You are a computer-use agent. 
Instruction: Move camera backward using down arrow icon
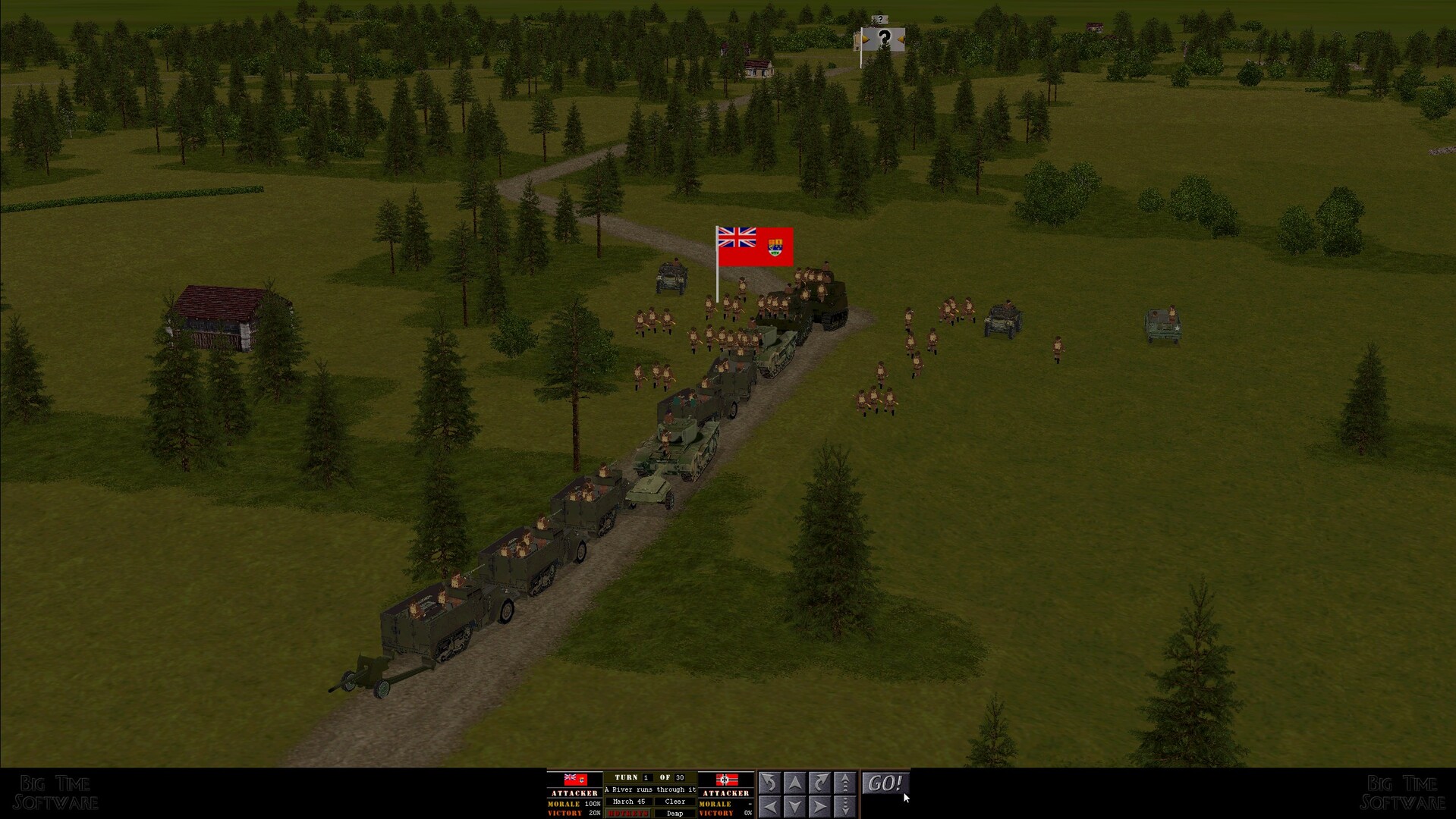(794, 805)
